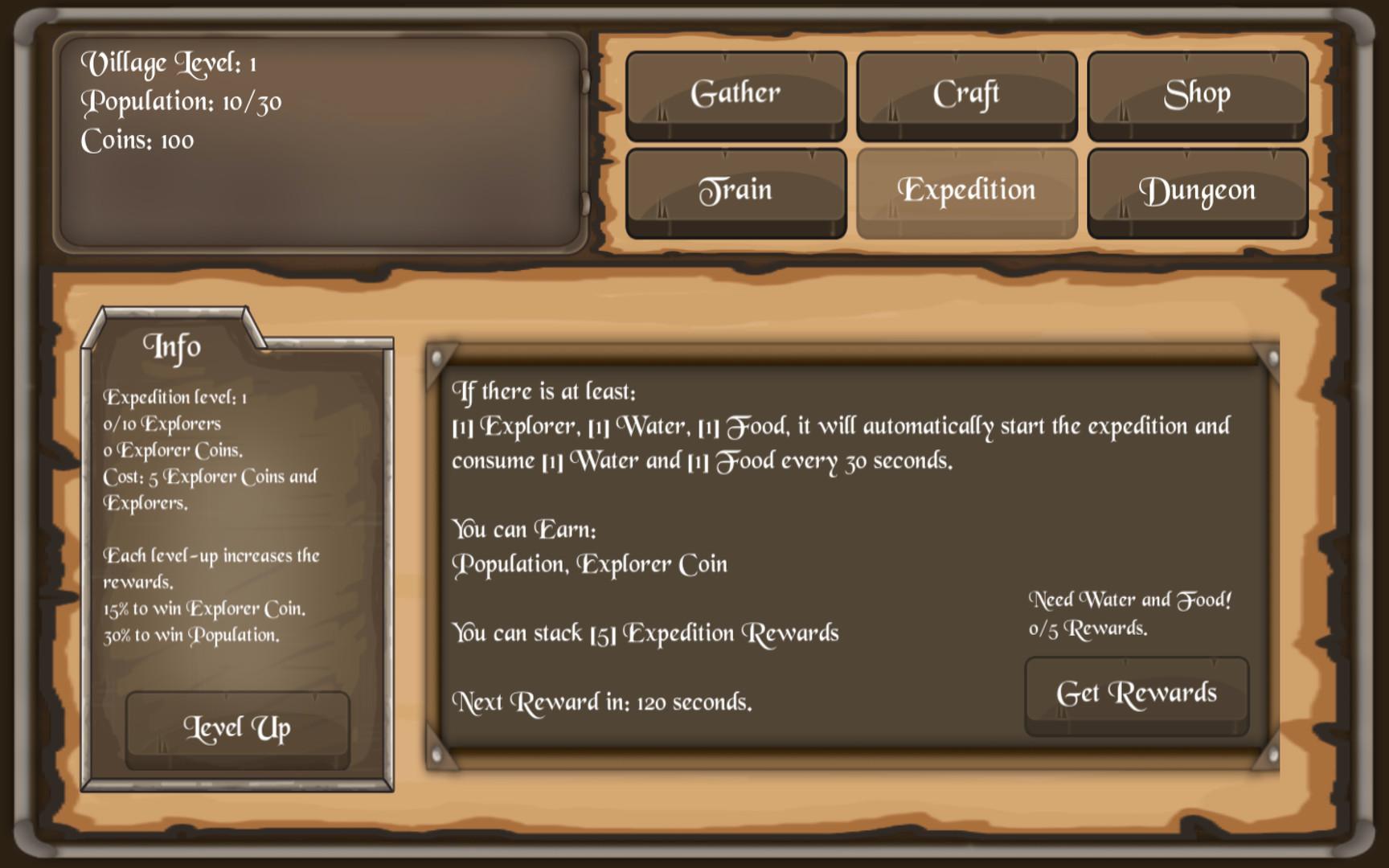Click the 0/10 Explorers counter
Viewport: 1389px width, 868px height.
163,424
